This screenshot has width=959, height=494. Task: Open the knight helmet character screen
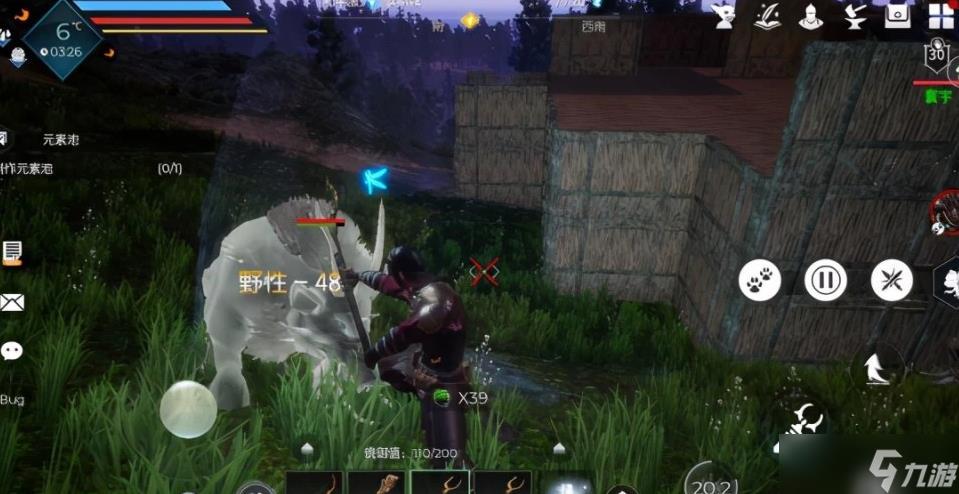[x=809, y=15]
